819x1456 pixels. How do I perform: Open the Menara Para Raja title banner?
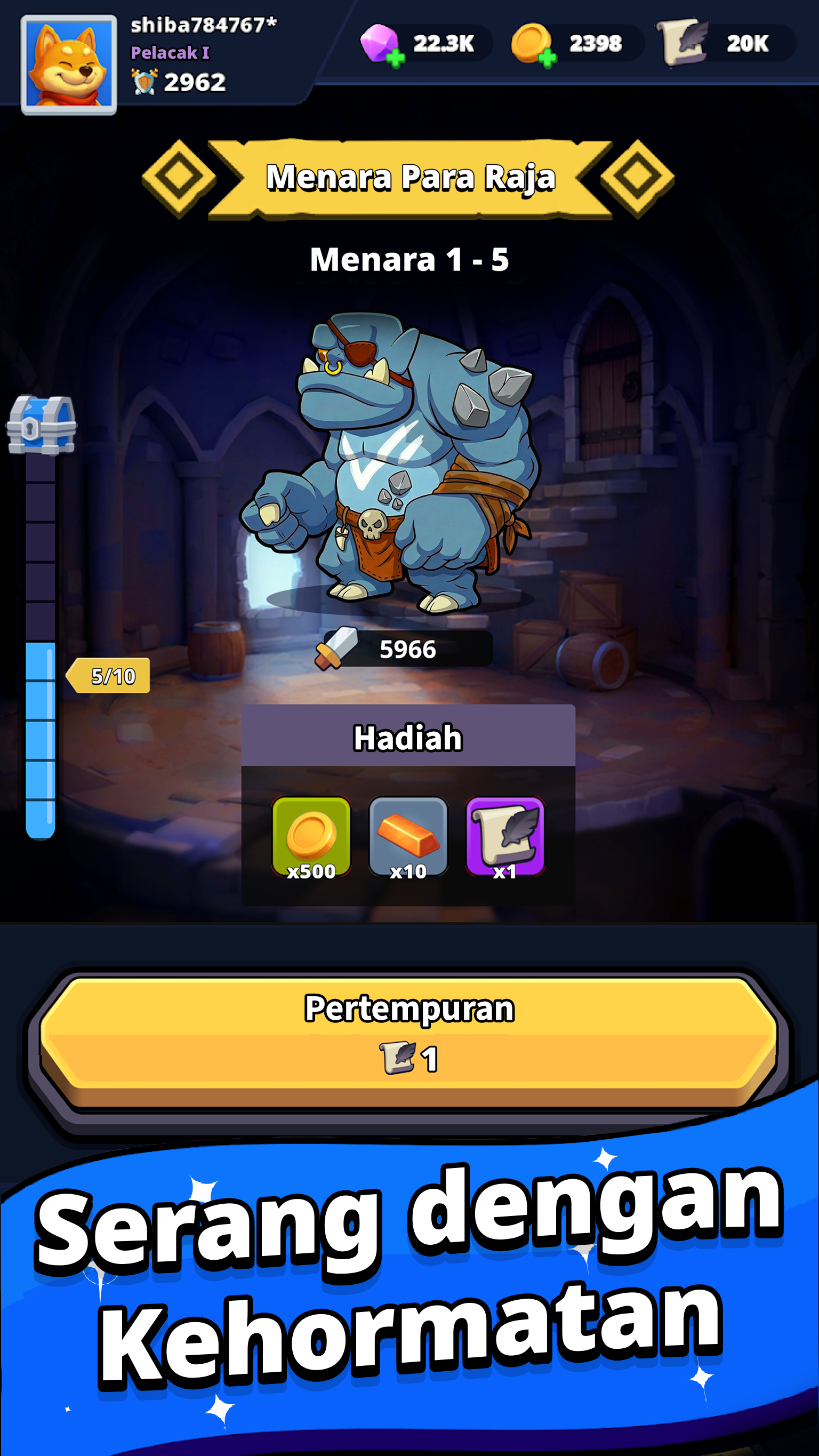click(x=409, y=179)
